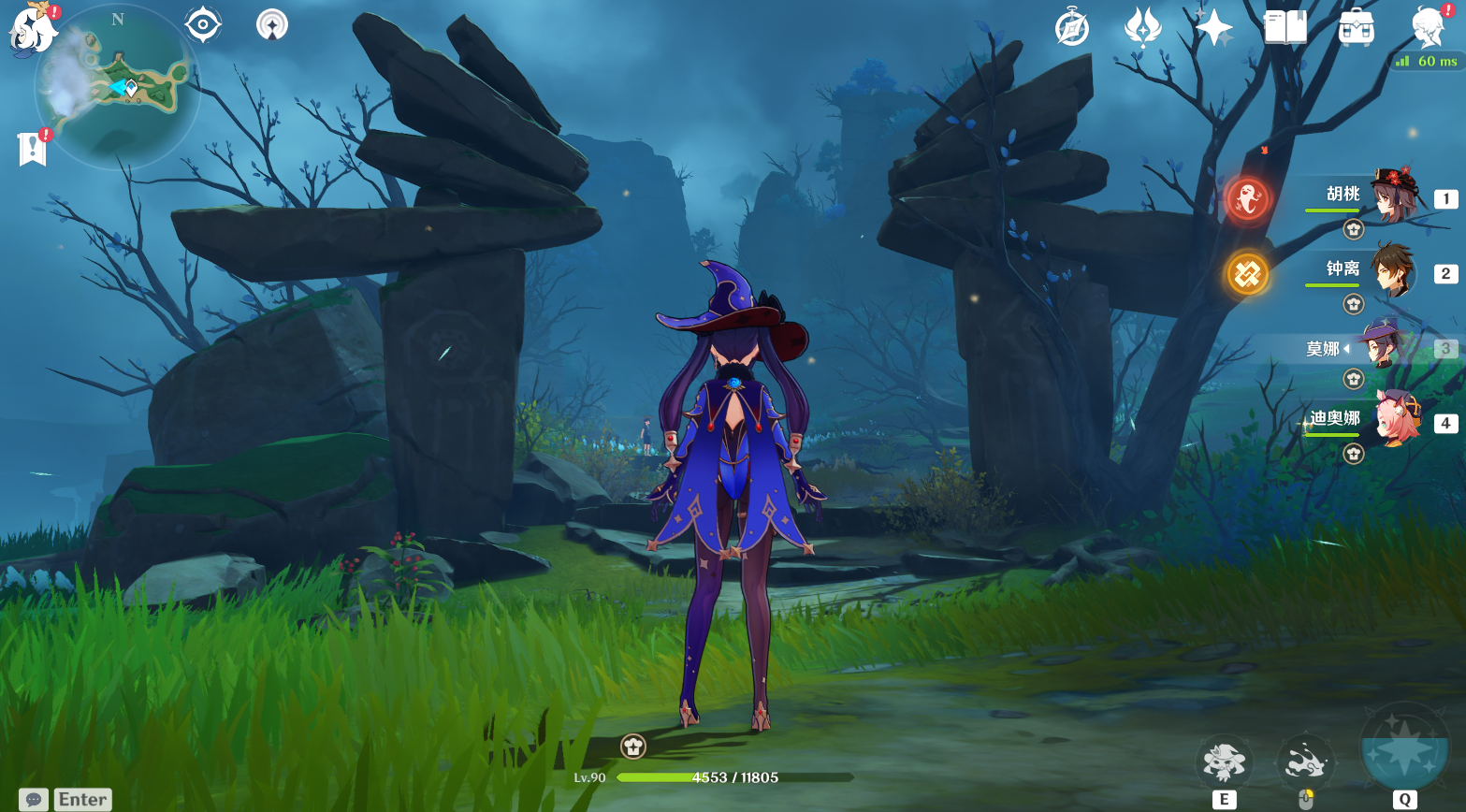Open the battle pass winged icon
The width and height of the screenshot is (1466, 812).
[1142, 27]
